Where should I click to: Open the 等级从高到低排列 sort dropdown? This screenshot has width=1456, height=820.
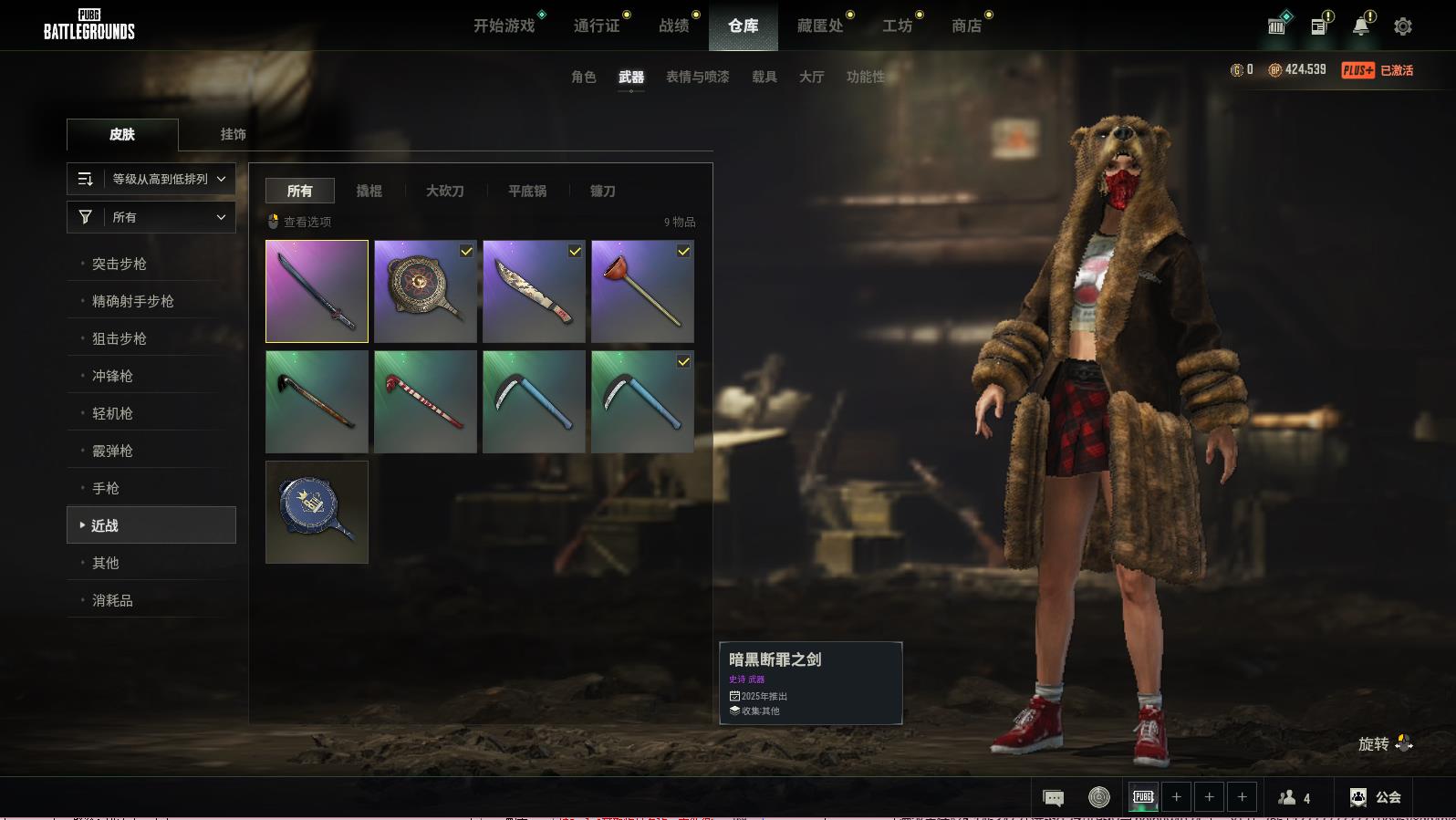pos(151,179)
